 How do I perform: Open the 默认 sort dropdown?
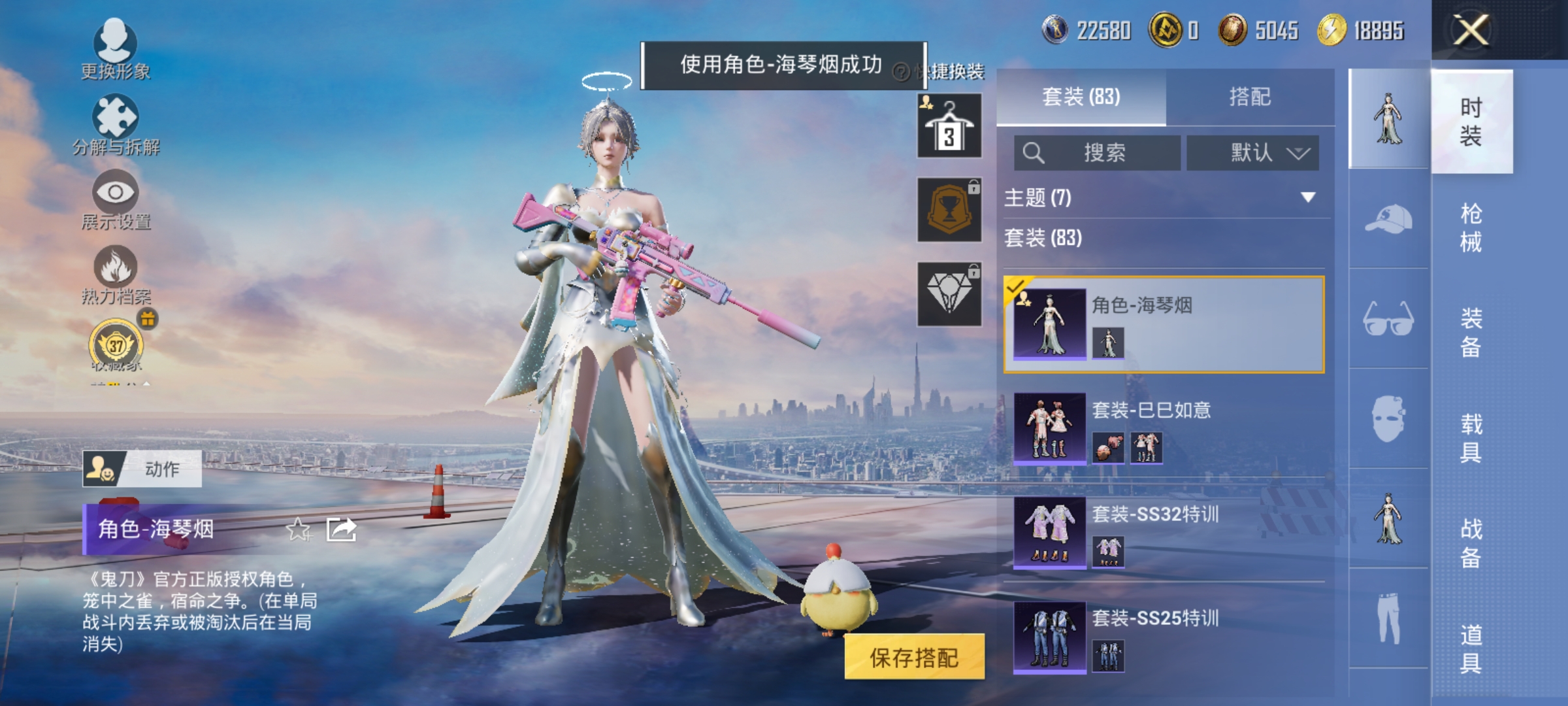pos(1252,152)
